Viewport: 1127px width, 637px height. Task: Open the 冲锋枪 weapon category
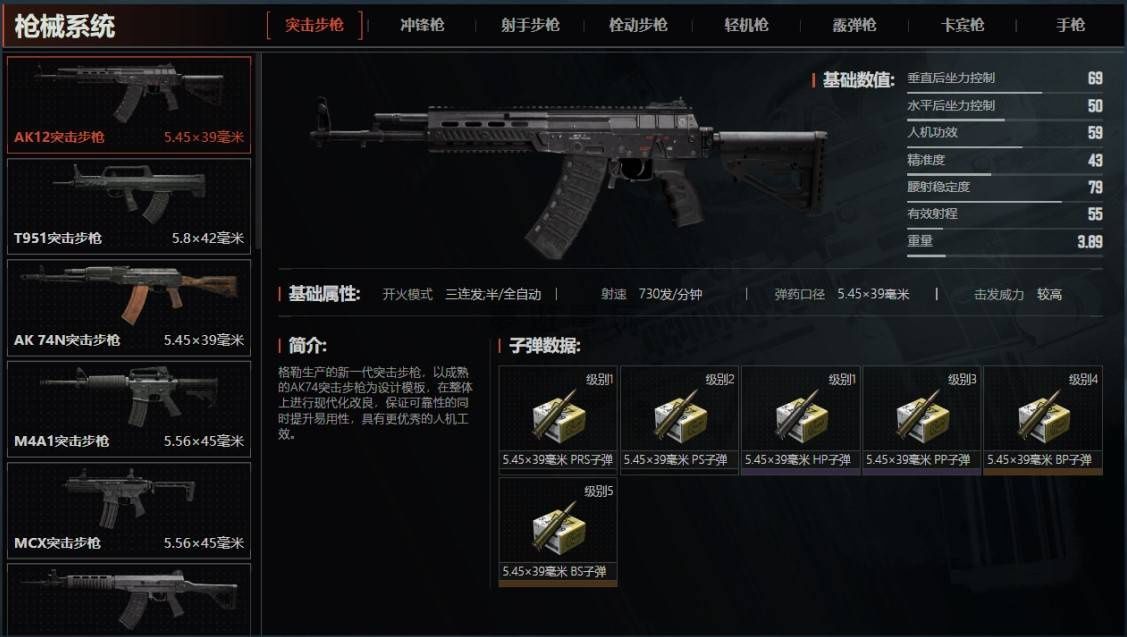pos(422,25)
